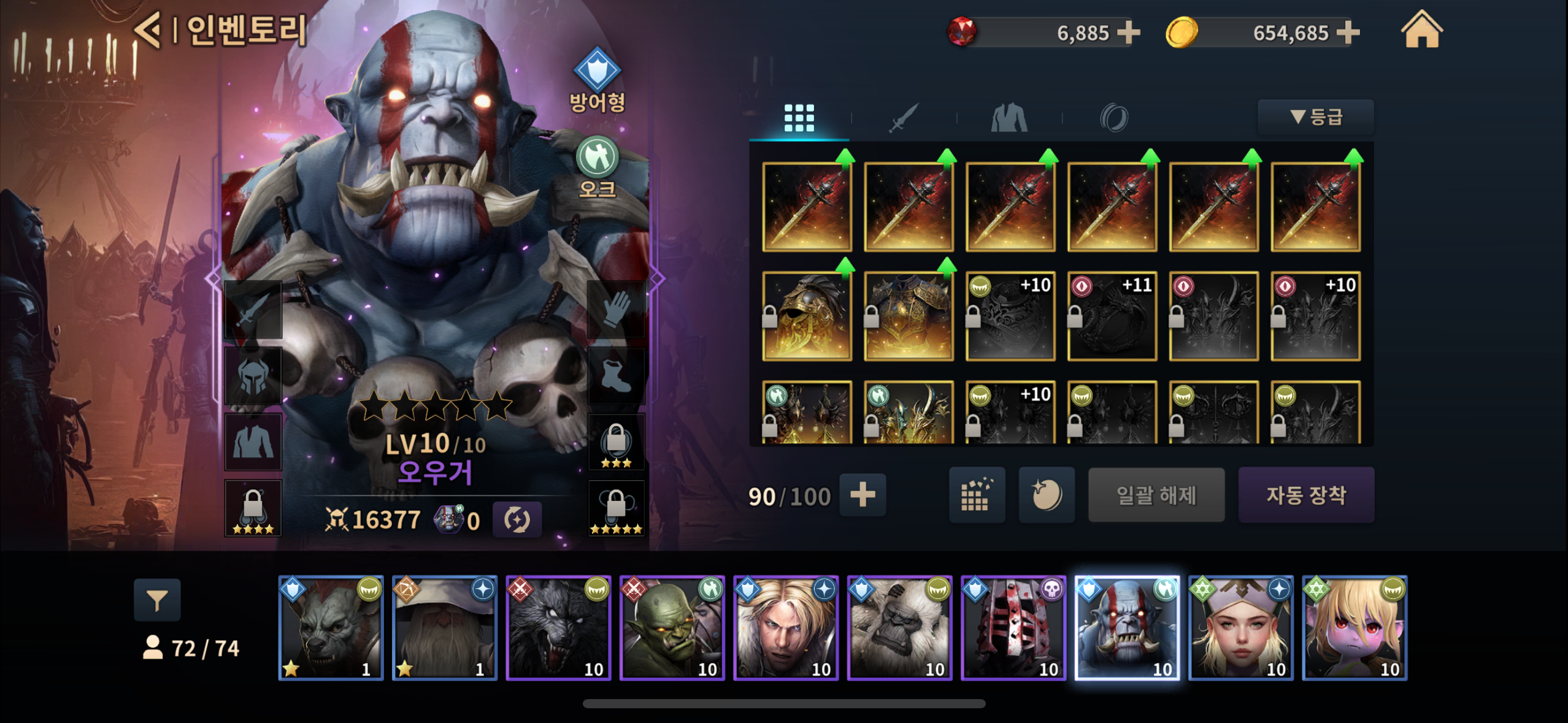The image size is (1568, 723).
Task: Add more red gems
Action: (1128, 33)
